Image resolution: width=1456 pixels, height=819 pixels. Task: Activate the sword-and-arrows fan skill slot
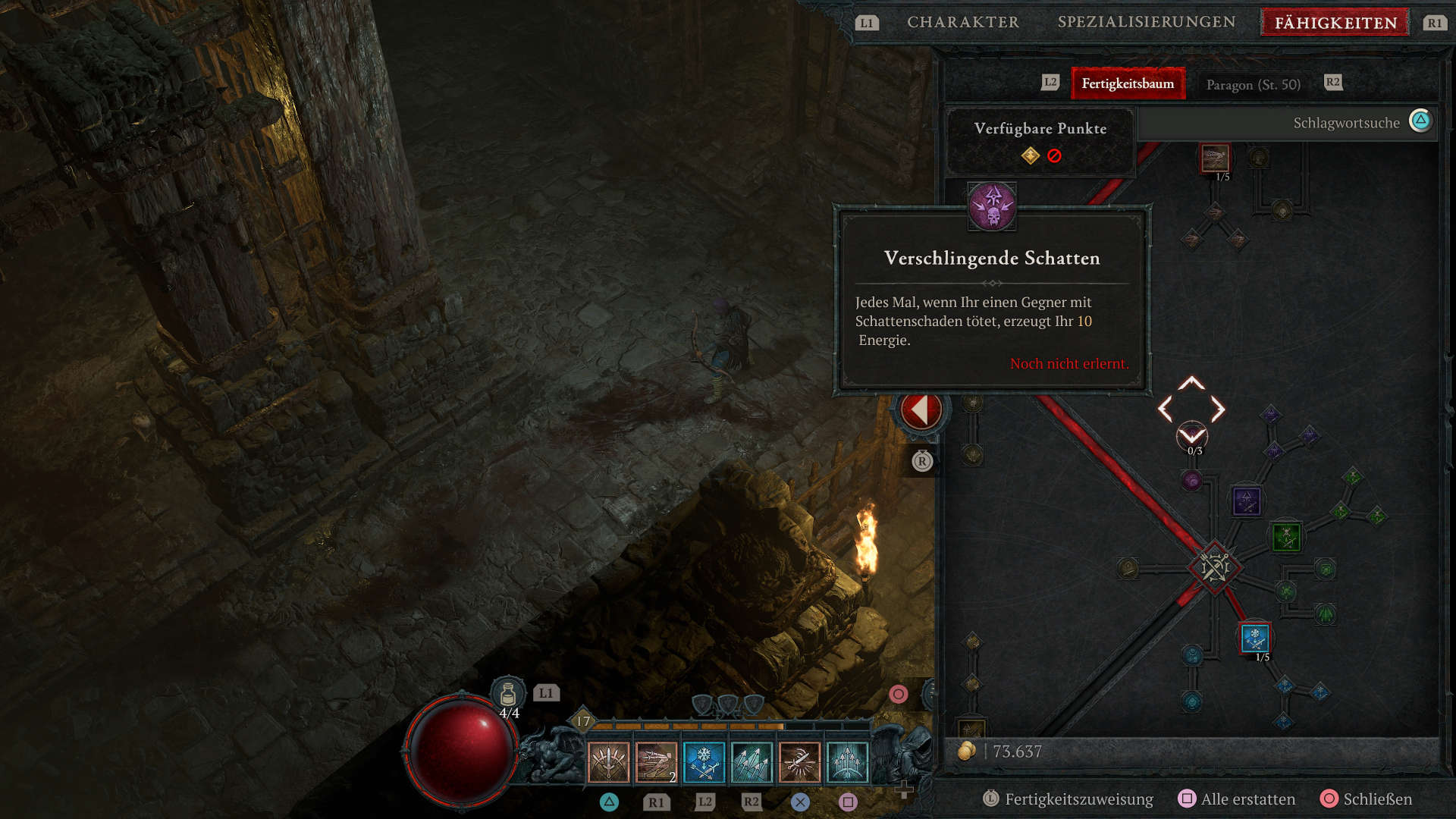tap(608, 762)
